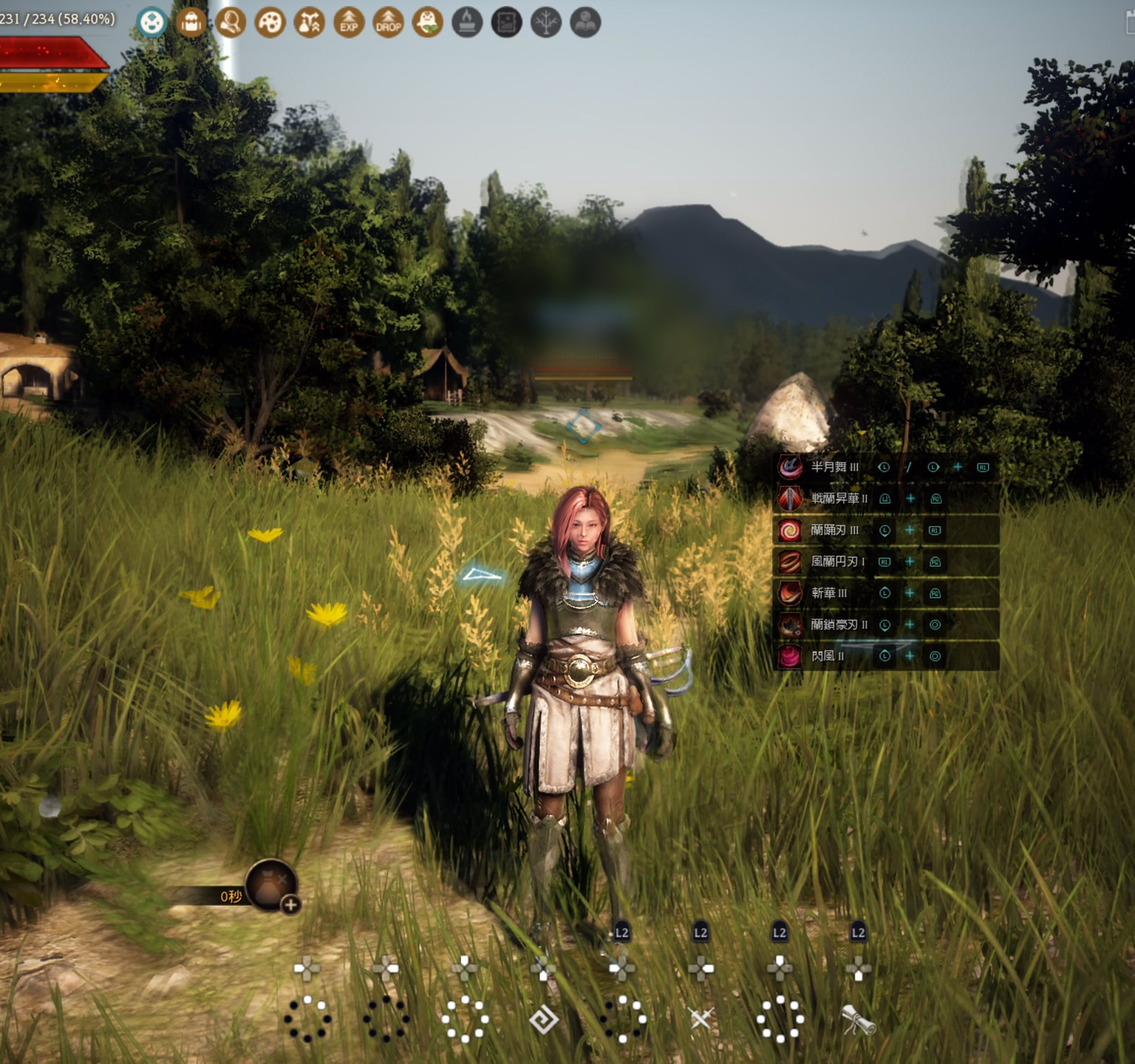Screen dimensions: 1135x1064
Task: Select the money bag with arrows icon
Action: tap(310, 22)
